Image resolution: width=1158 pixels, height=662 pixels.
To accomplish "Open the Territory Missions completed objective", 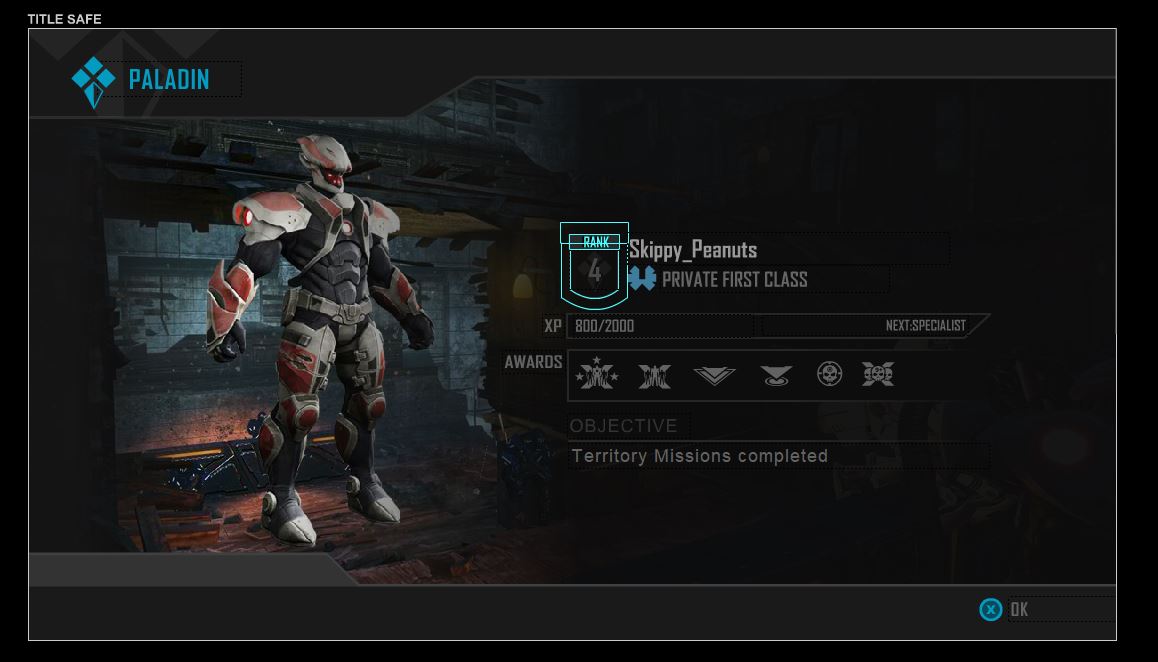I will (x=699, y=456).
